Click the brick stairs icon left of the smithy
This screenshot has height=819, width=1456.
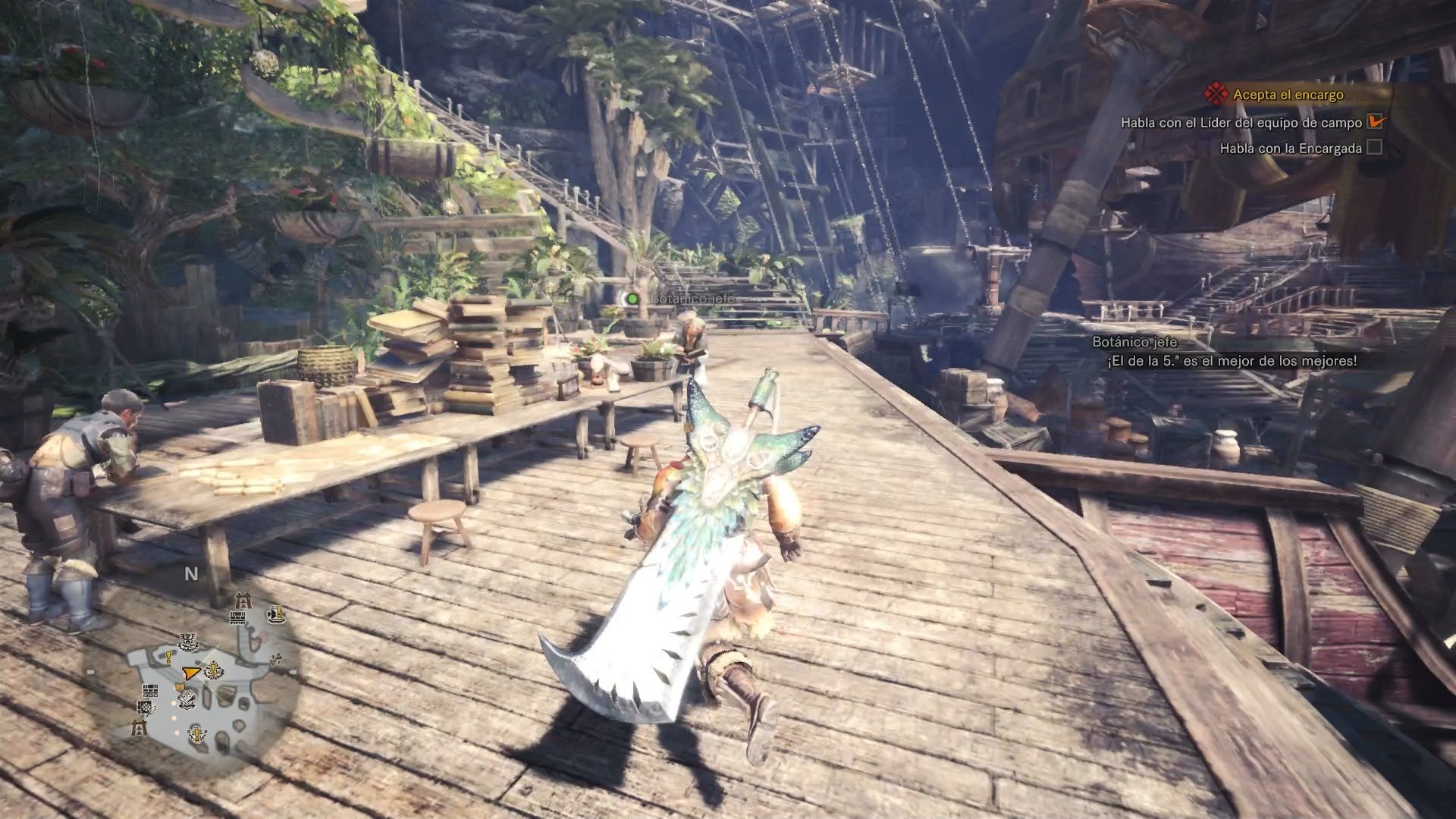point(149,692)
